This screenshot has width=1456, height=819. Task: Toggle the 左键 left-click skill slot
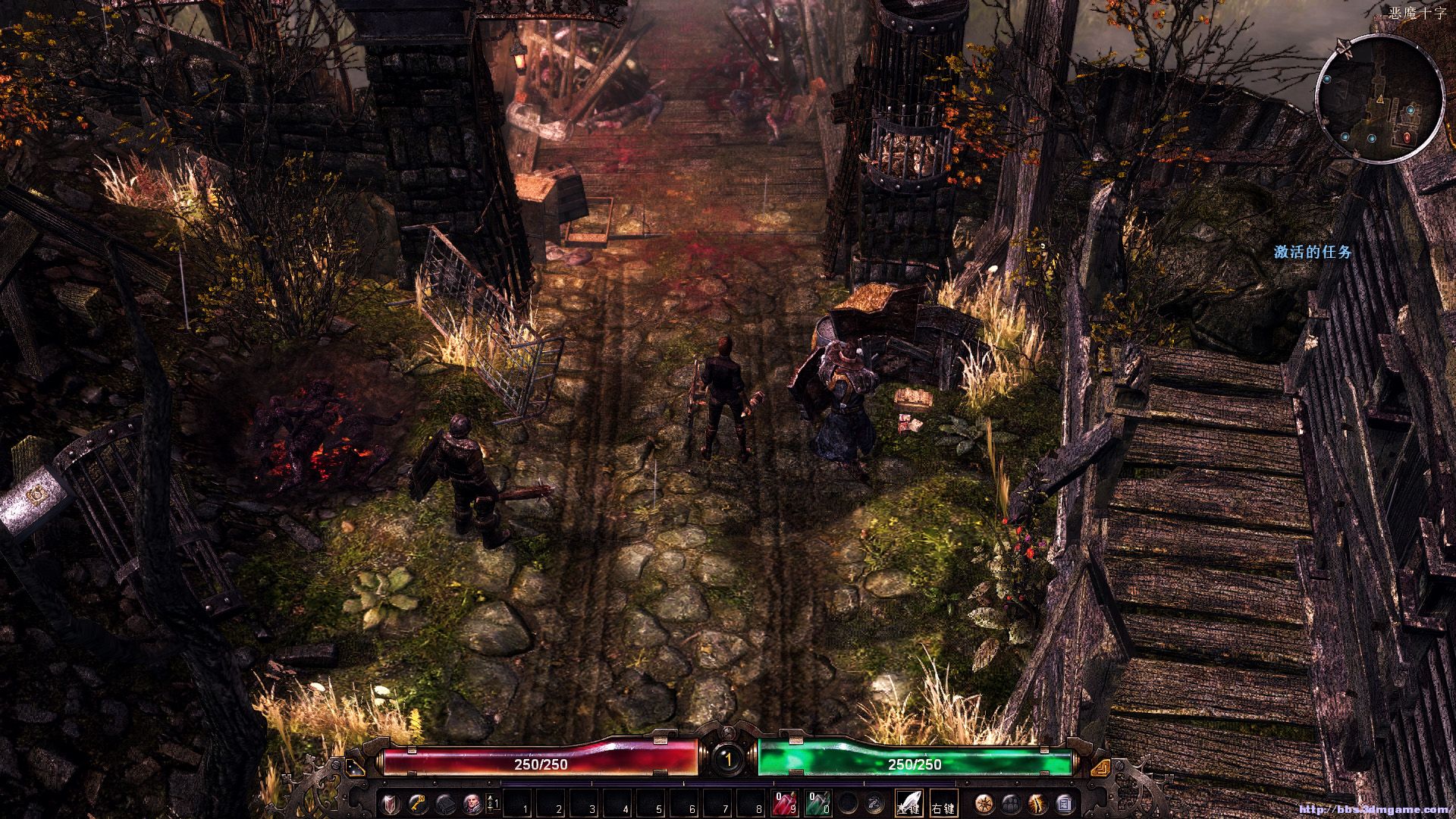point(909,802)
